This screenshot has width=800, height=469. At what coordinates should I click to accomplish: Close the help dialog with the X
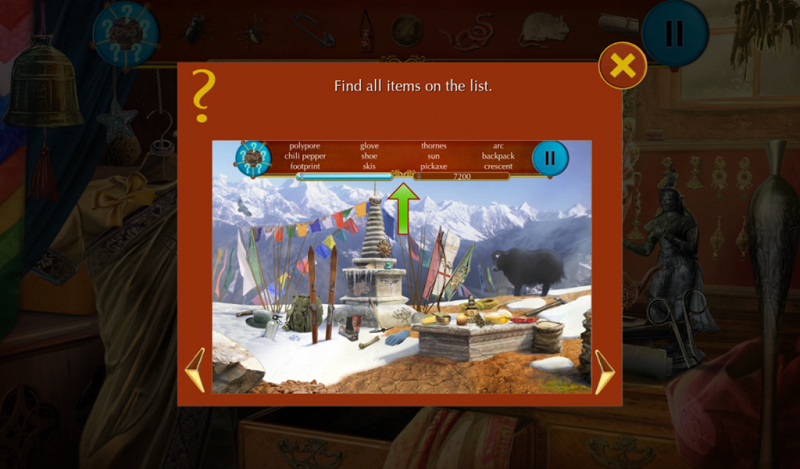(x=622, y=66)
